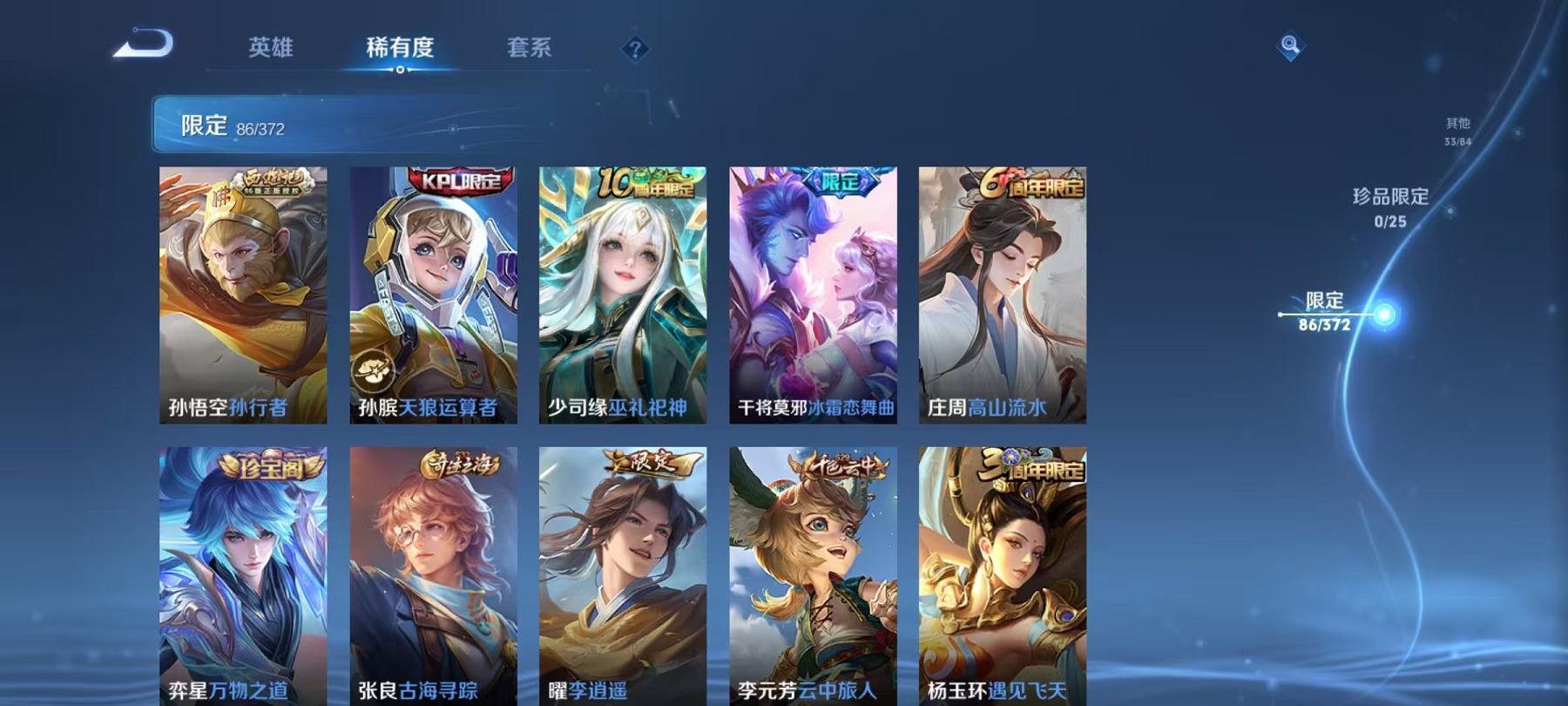
Task: Switch to the 套系 tab
Action: (x=531, y=50)
